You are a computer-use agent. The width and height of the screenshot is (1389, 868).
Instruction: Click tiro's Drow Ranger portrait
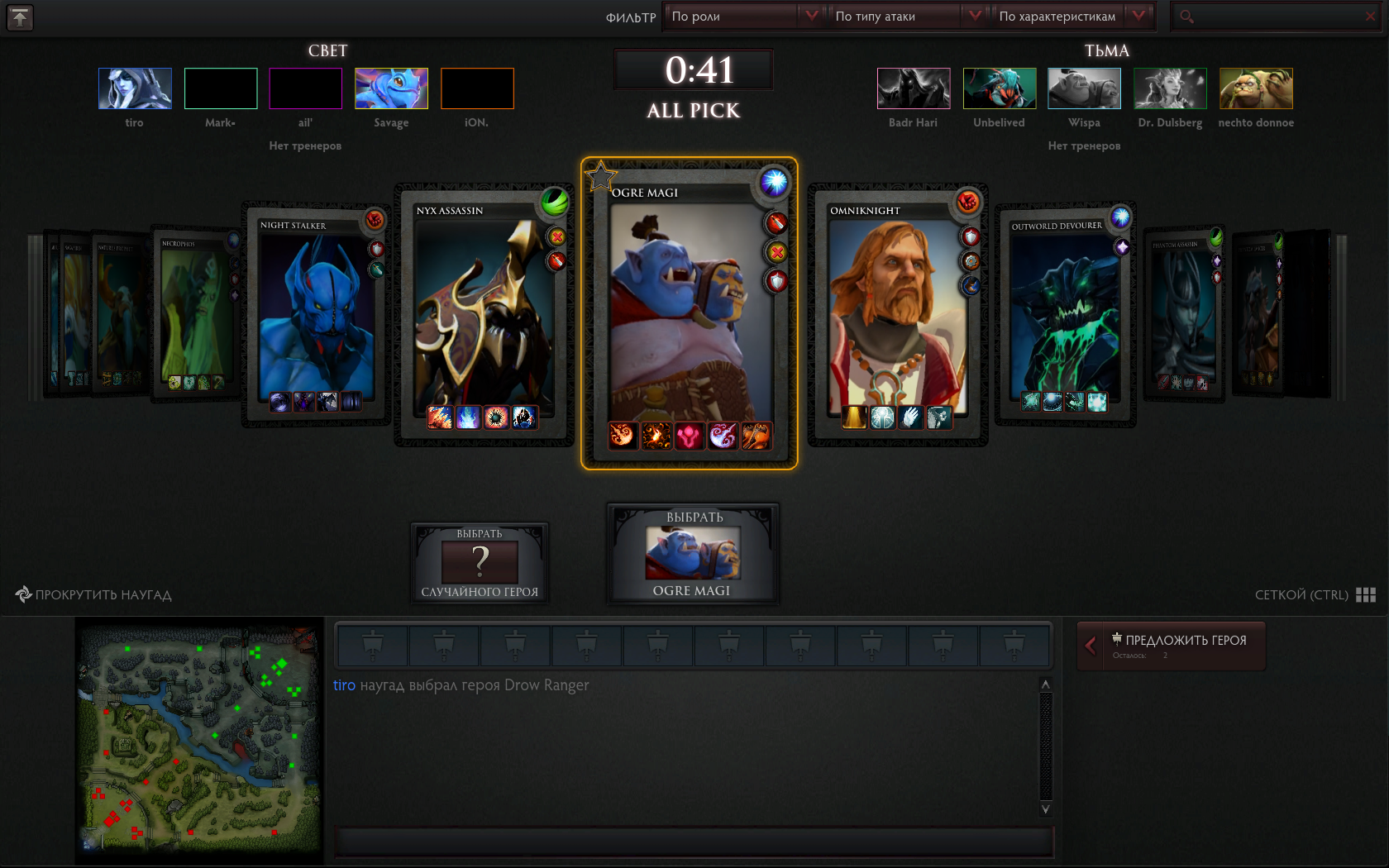click(x=135, y=88)
